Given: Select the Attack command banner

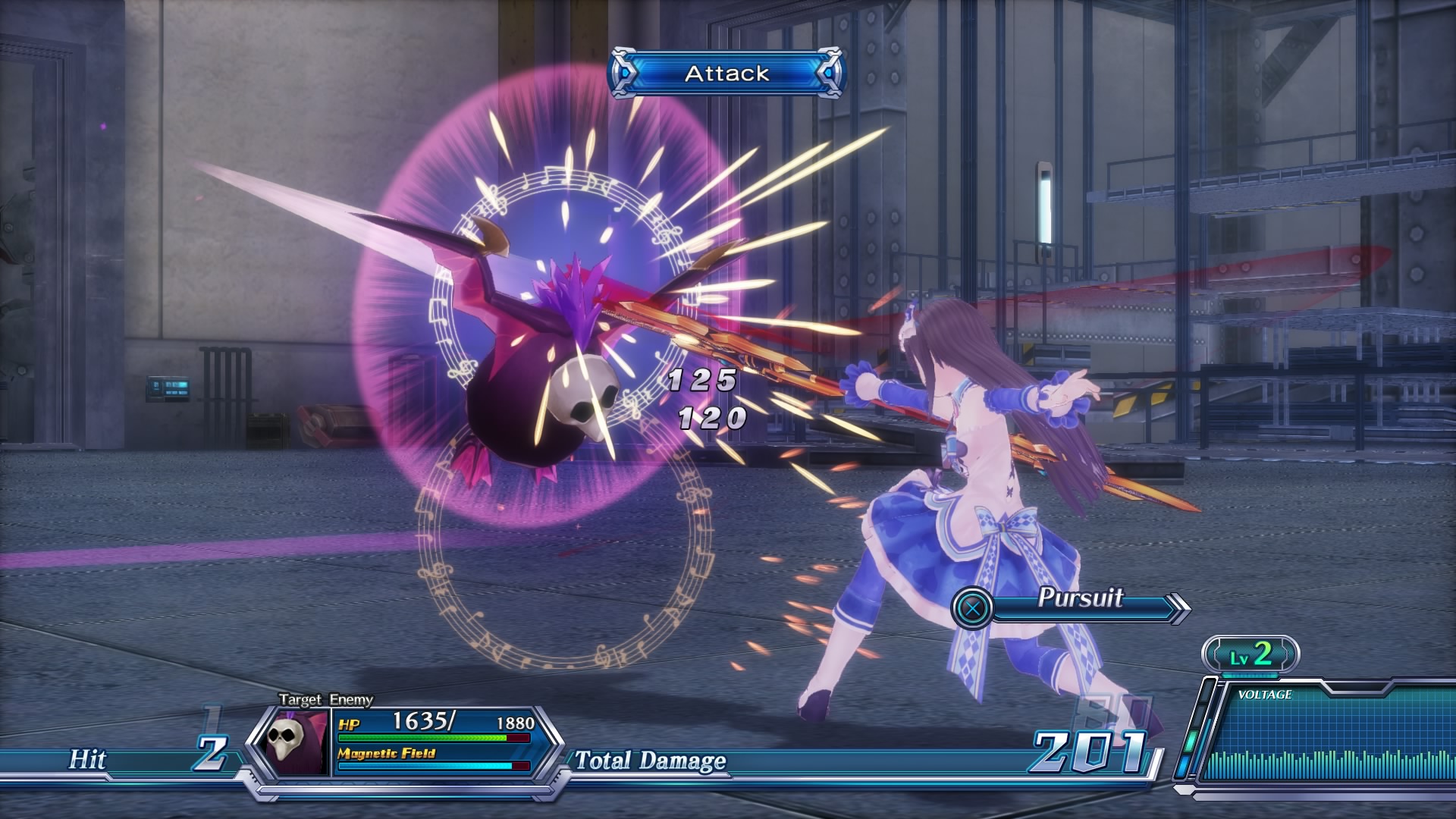Looking at the screenshot, I should 726,74.
